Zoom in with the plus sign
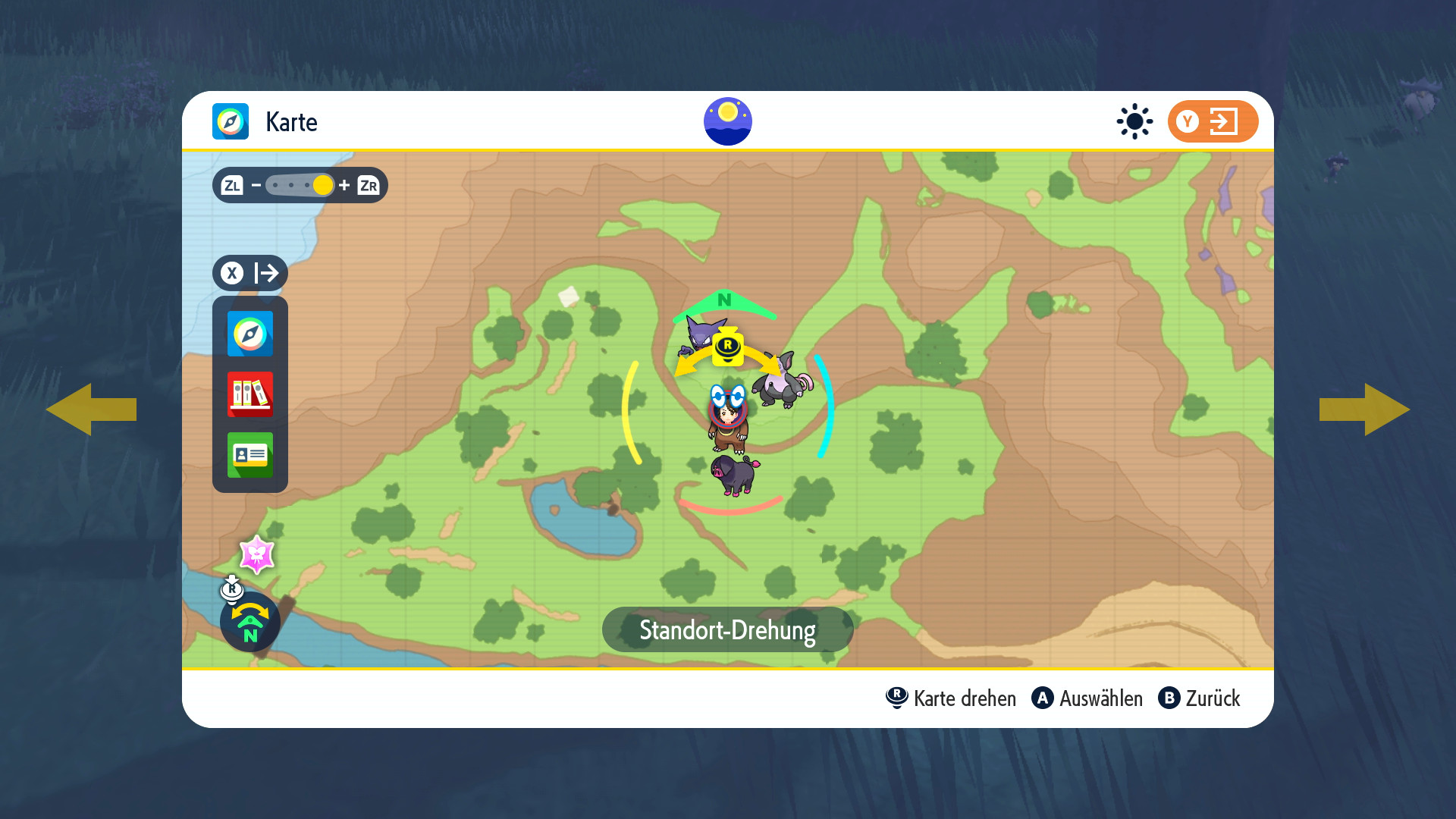This screenshot has width=1456, height=819. click(x=344, y=185)
